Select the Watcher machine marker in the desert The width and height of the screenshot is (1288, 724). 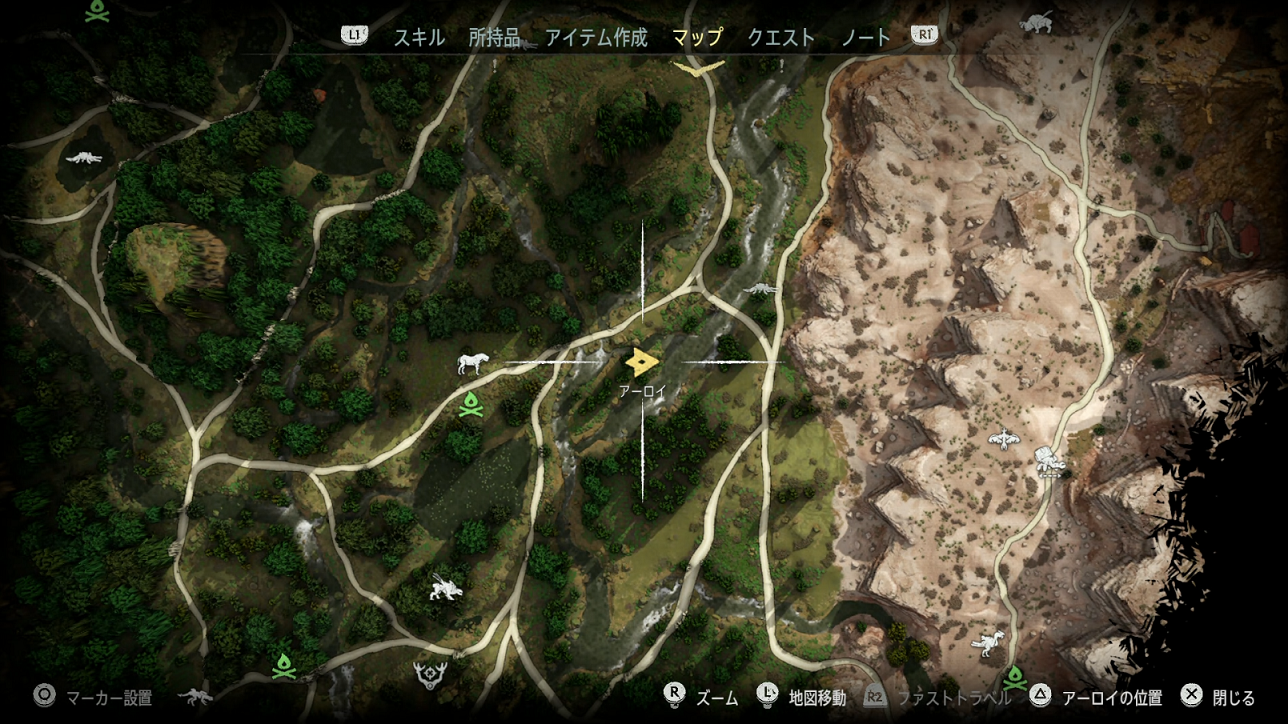988,644
